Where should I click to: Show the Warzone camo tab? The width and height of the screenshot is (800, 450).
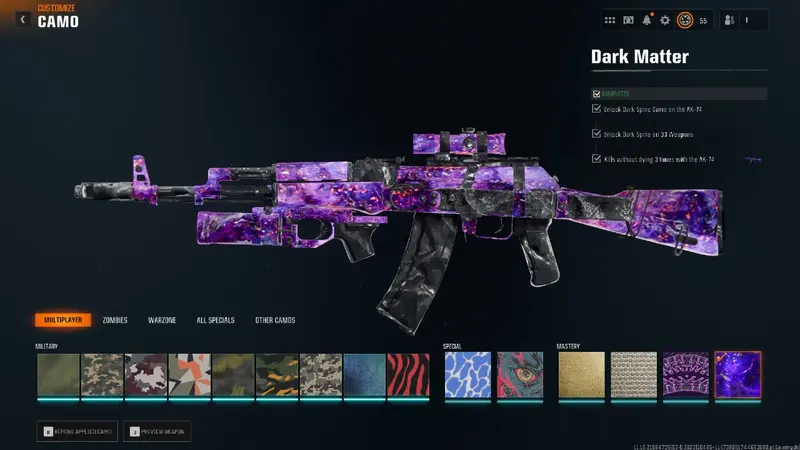[x=162, y=320]
